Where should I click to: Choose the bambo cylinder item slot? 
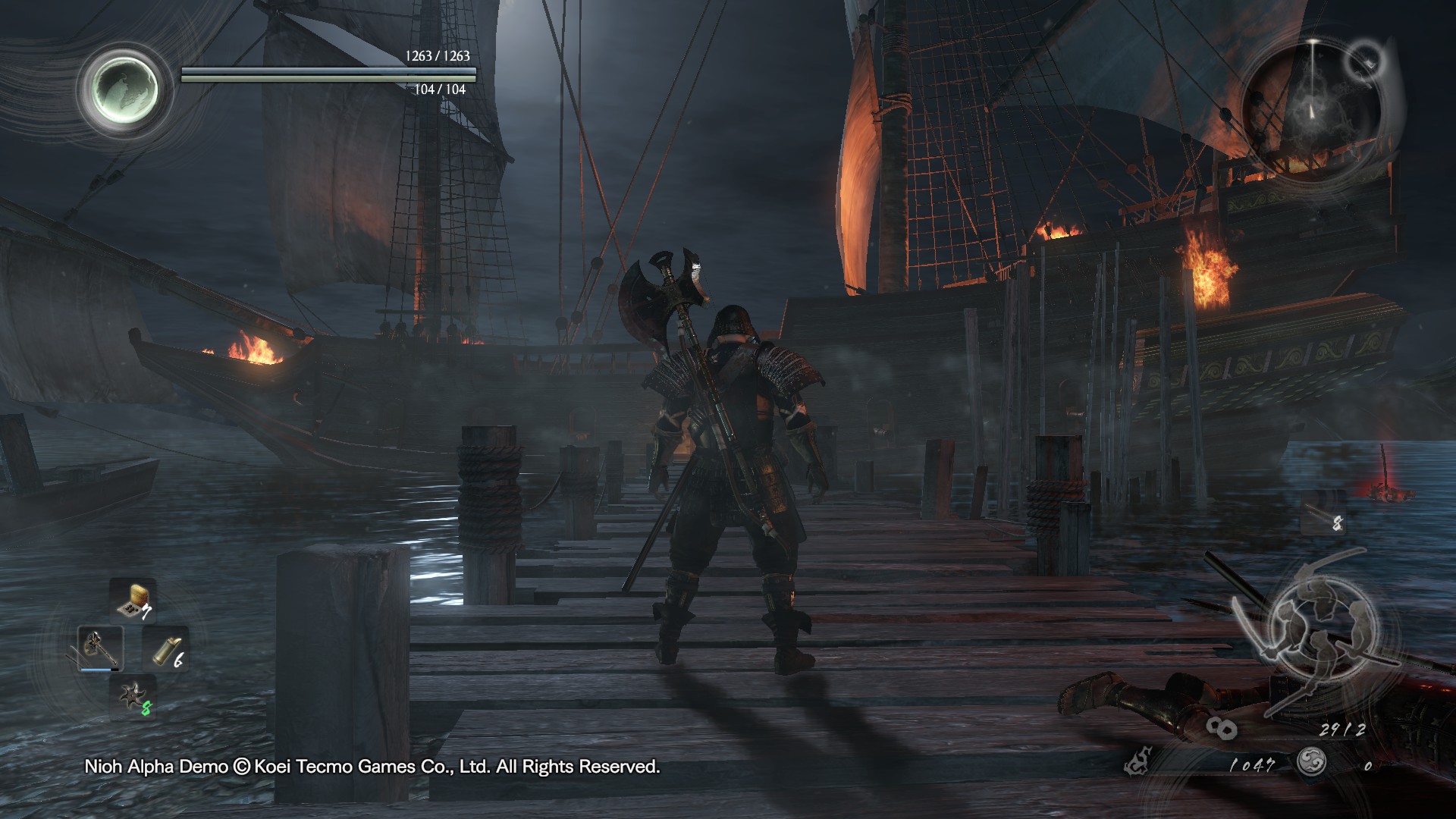[165, 649]
